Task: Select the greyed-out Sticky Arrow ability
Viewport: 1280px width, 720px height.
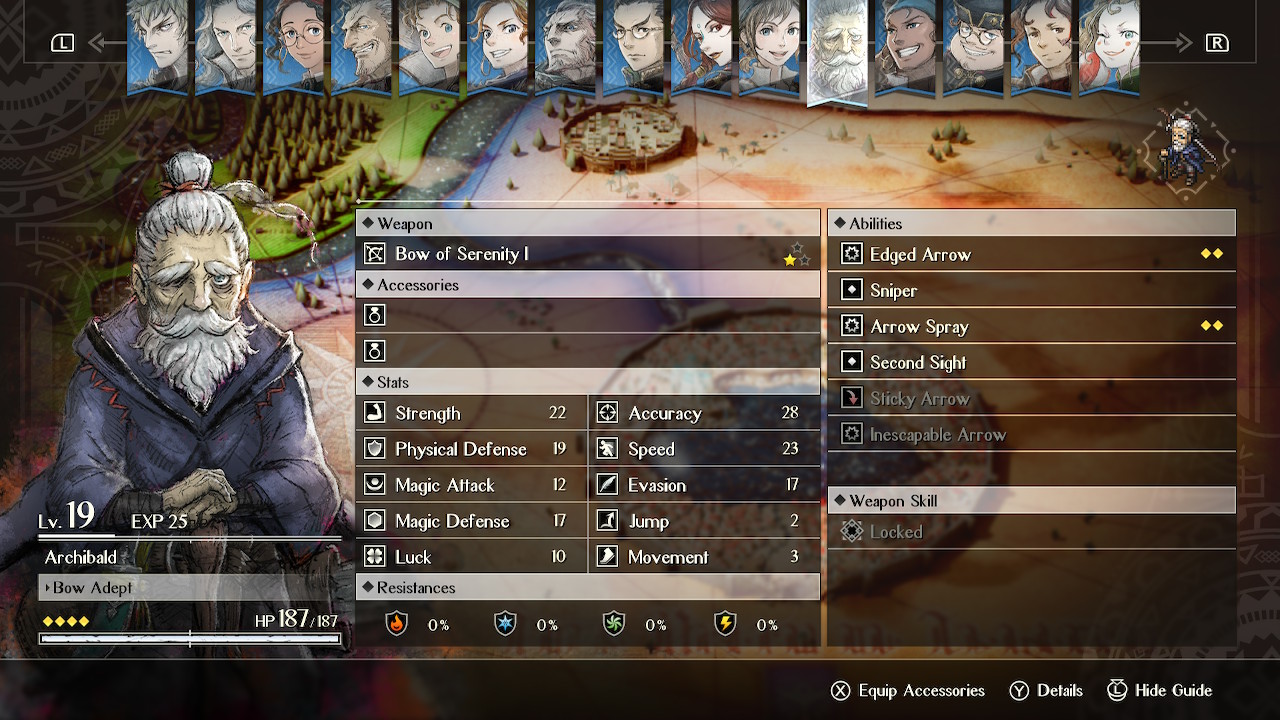Action: point(1031,399)
